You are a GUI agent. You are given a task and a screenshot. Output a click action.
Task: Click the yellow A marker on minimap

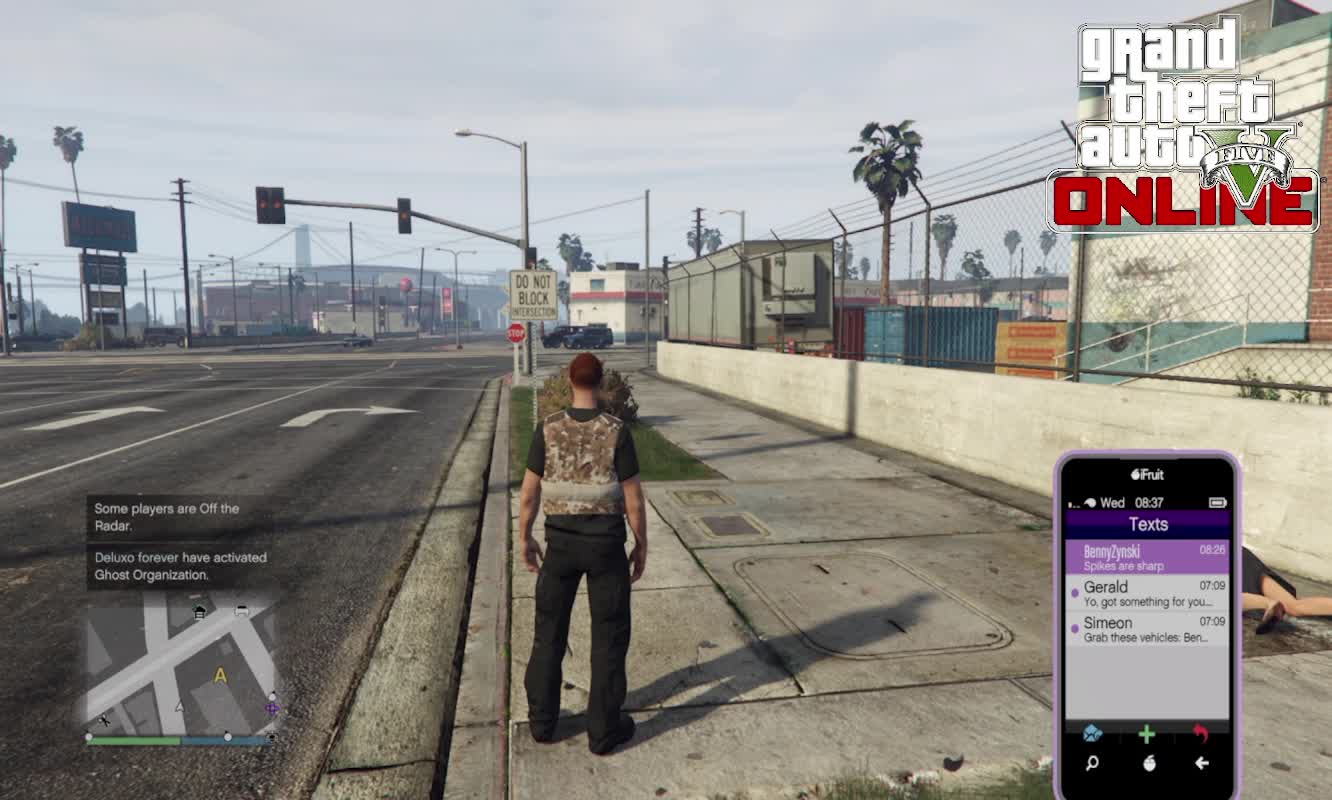(221, 676)
